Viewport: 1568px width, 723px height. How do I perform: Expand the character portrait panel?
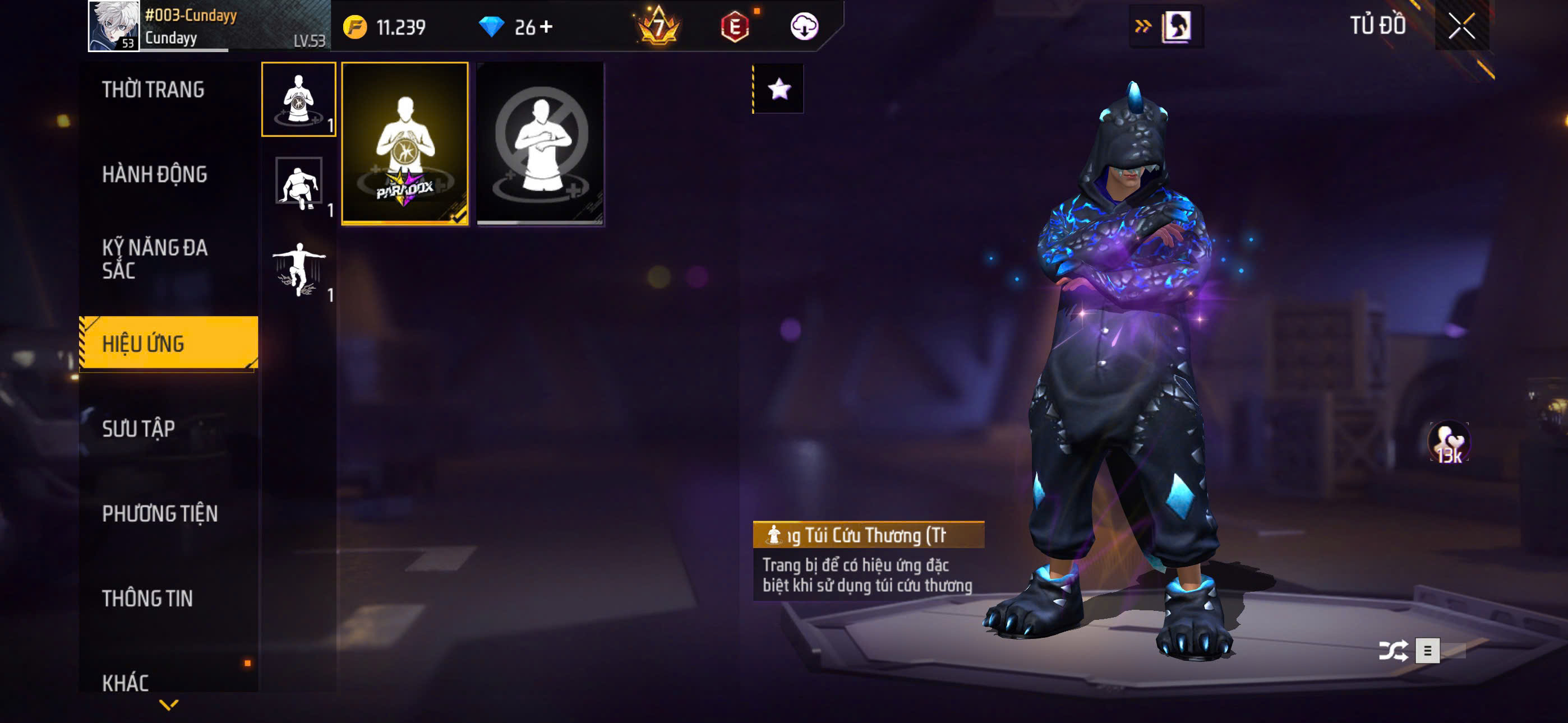point(1167,26)
